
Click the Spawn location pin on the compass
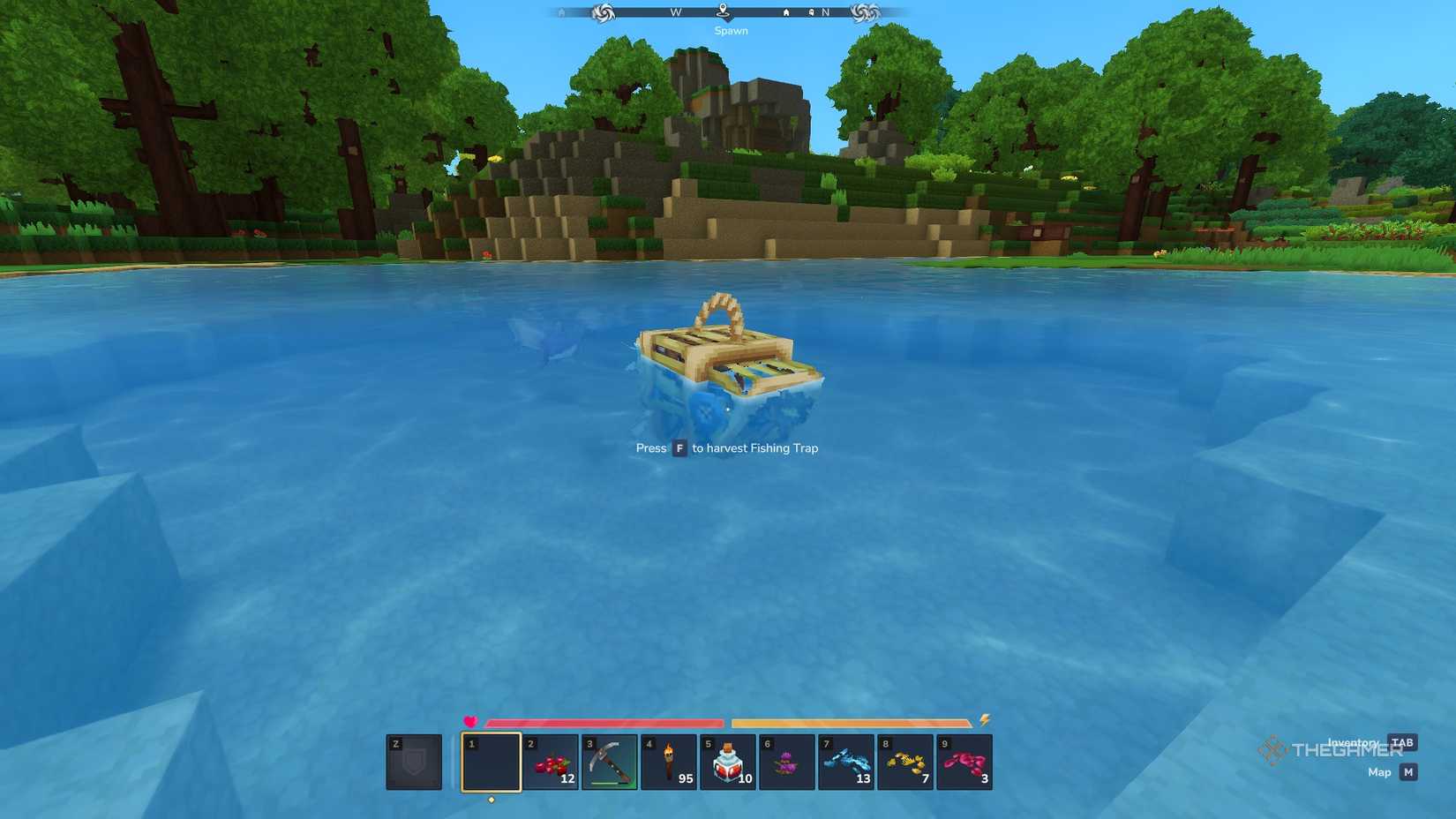pyautogui.click(x=724, y=13)
